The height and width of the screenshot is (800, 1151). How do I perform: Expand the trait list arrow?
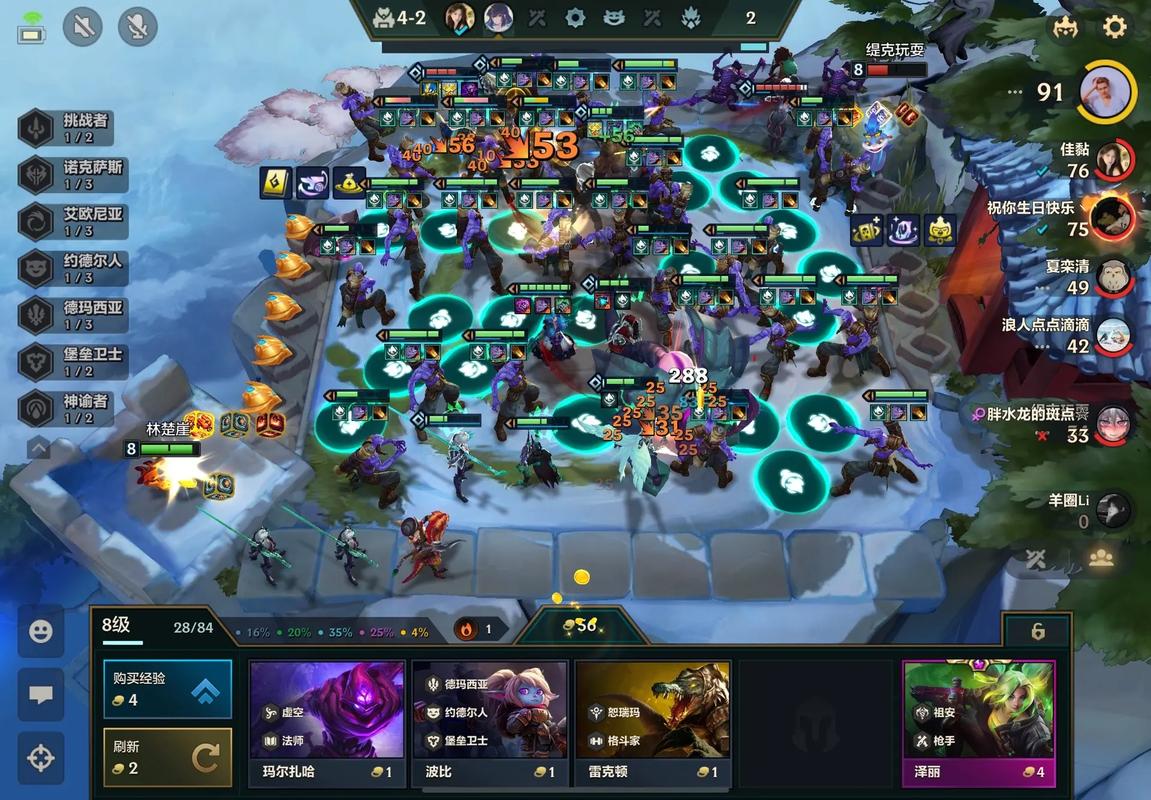point(38,447)
